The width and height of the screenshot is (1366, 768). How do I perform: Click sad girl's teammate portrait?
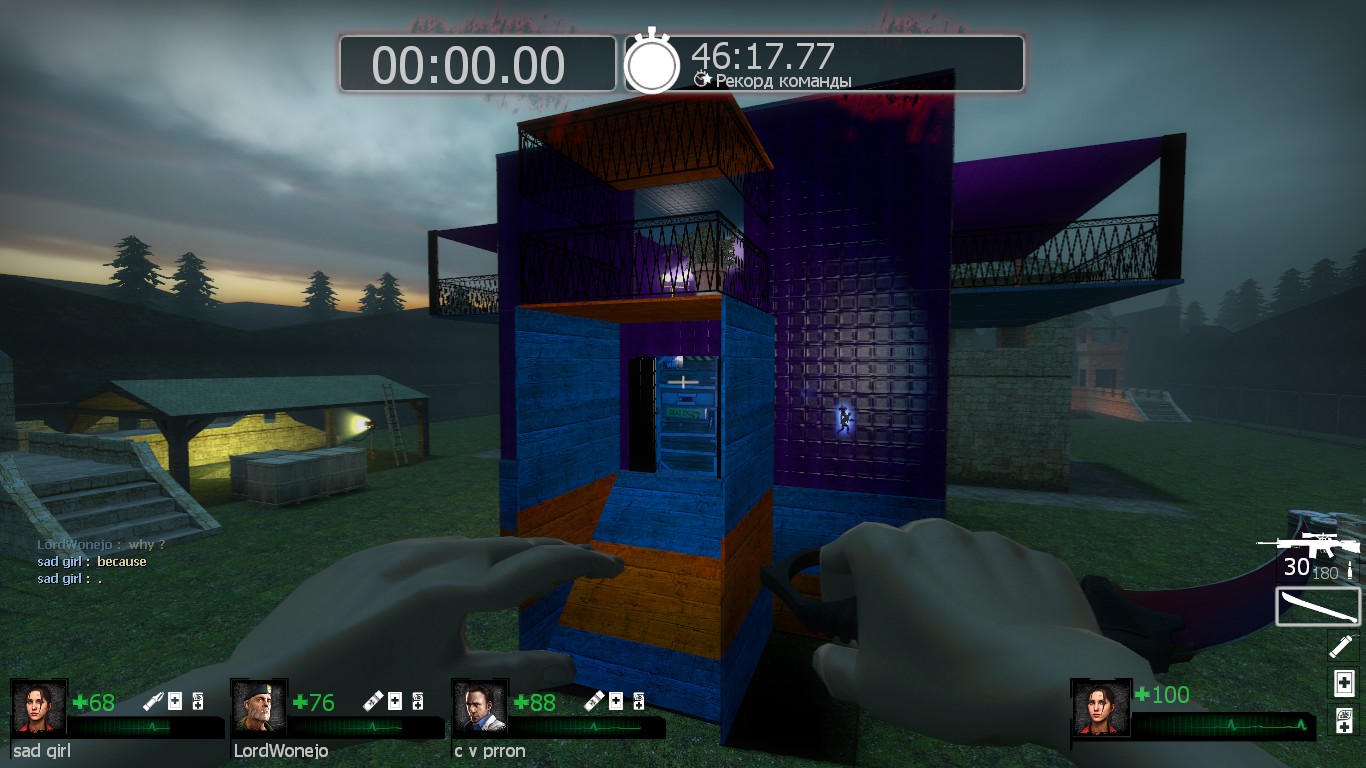click(40, 708)
